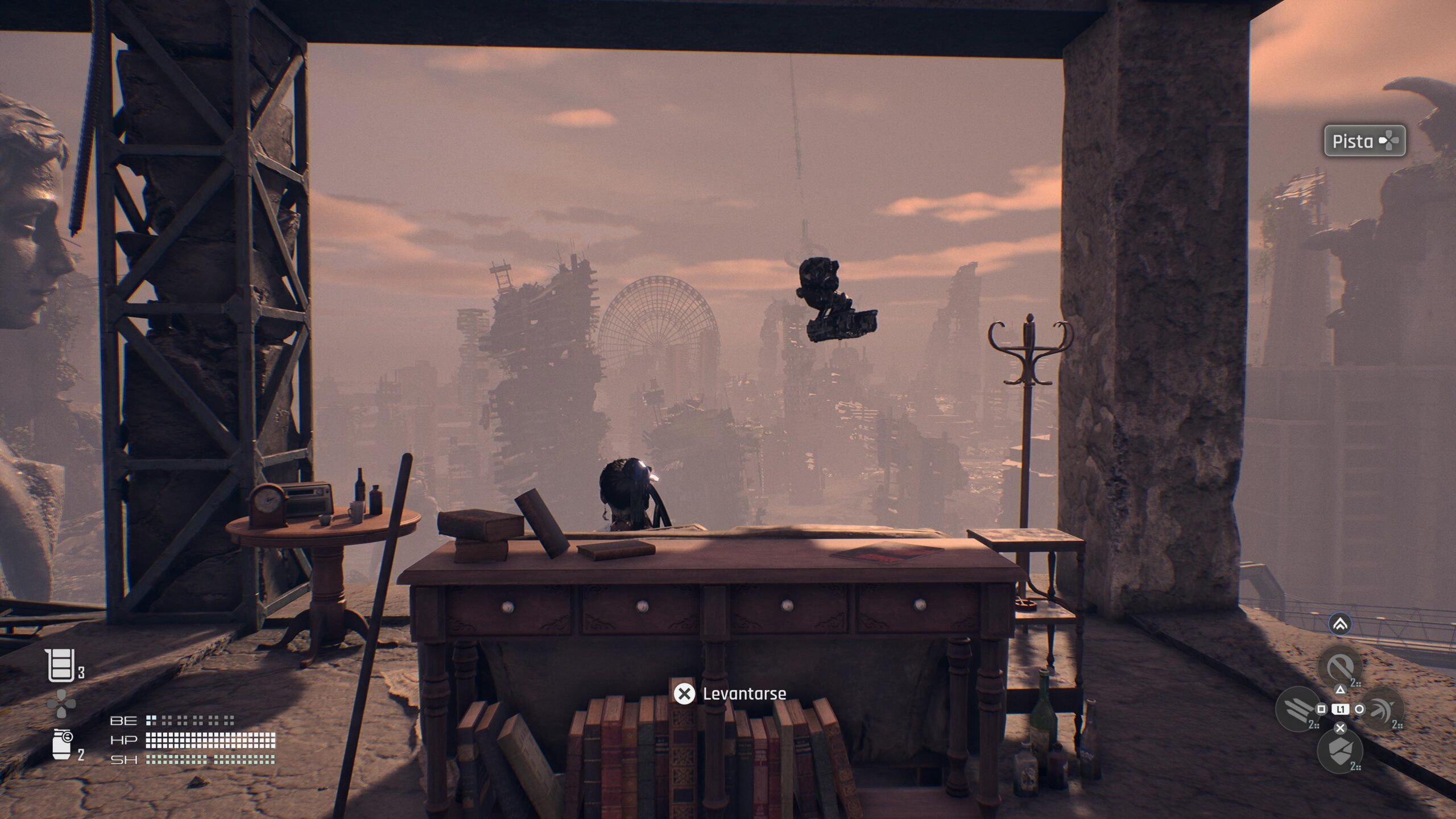Open the Pista hint button
This screenshot has height=819, width=1456.
tap(1364, 141)
